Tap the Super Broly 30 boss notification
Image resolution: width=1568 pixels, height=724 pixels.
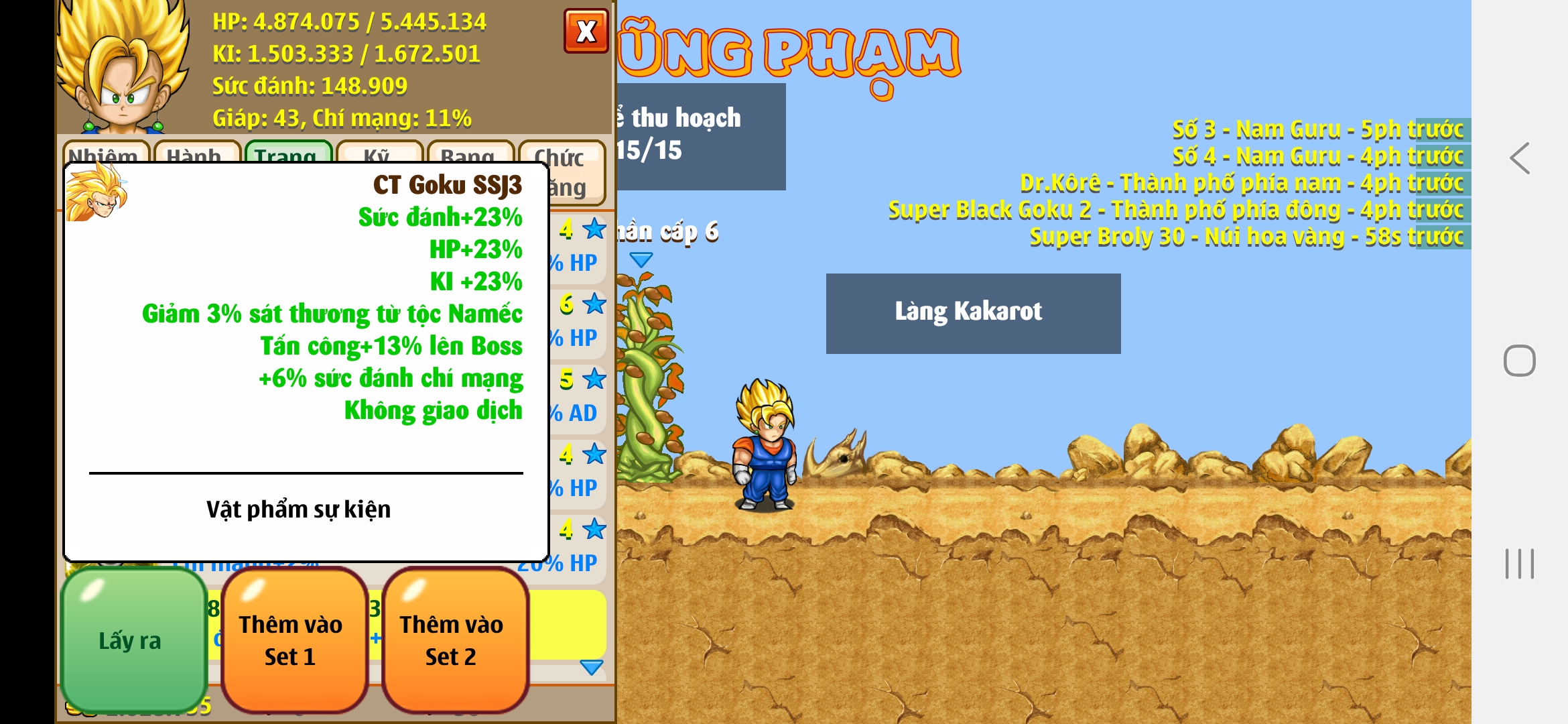point(1246,237)
